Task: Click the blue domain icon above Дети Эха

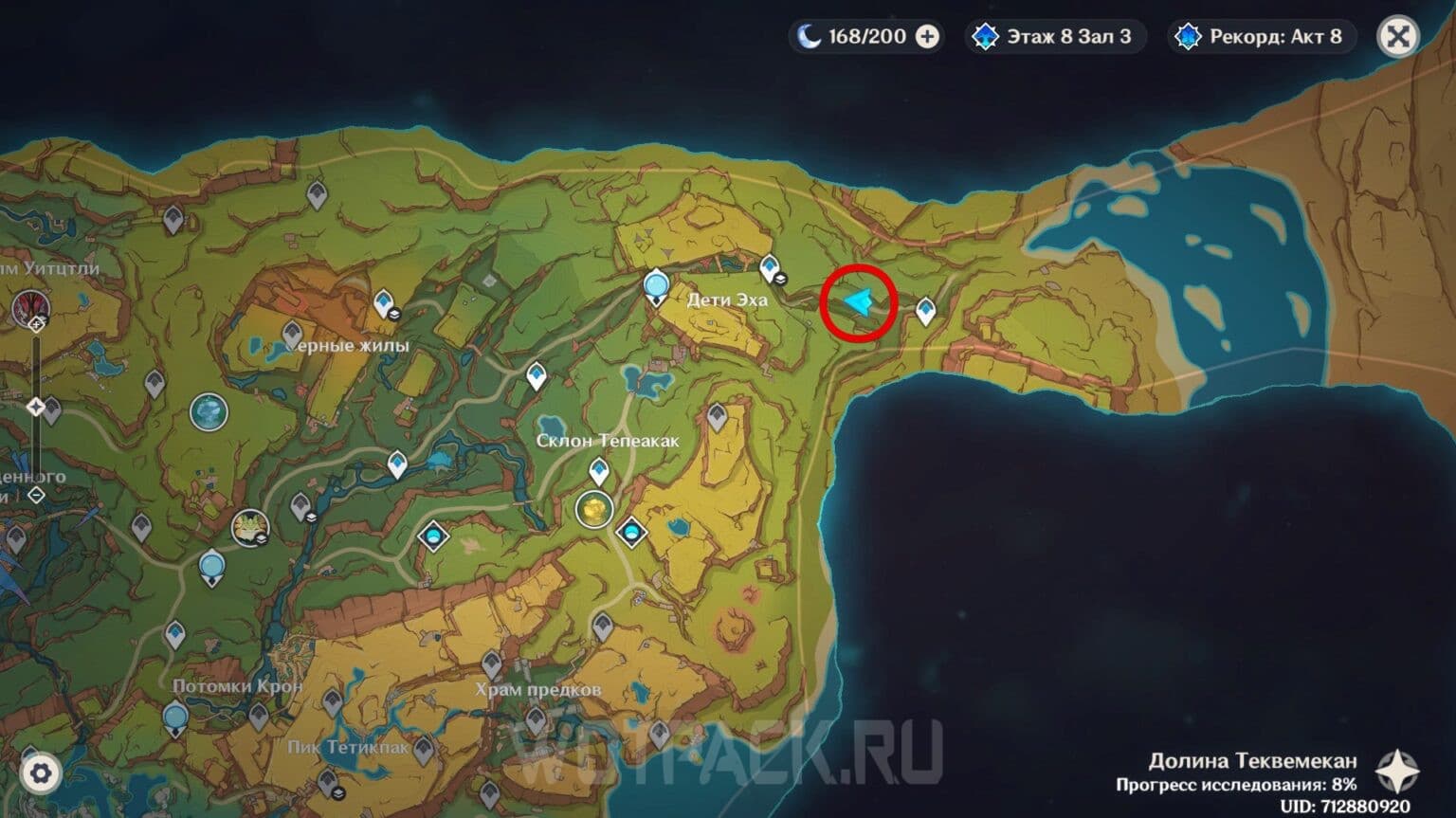Action: (656, 284)
